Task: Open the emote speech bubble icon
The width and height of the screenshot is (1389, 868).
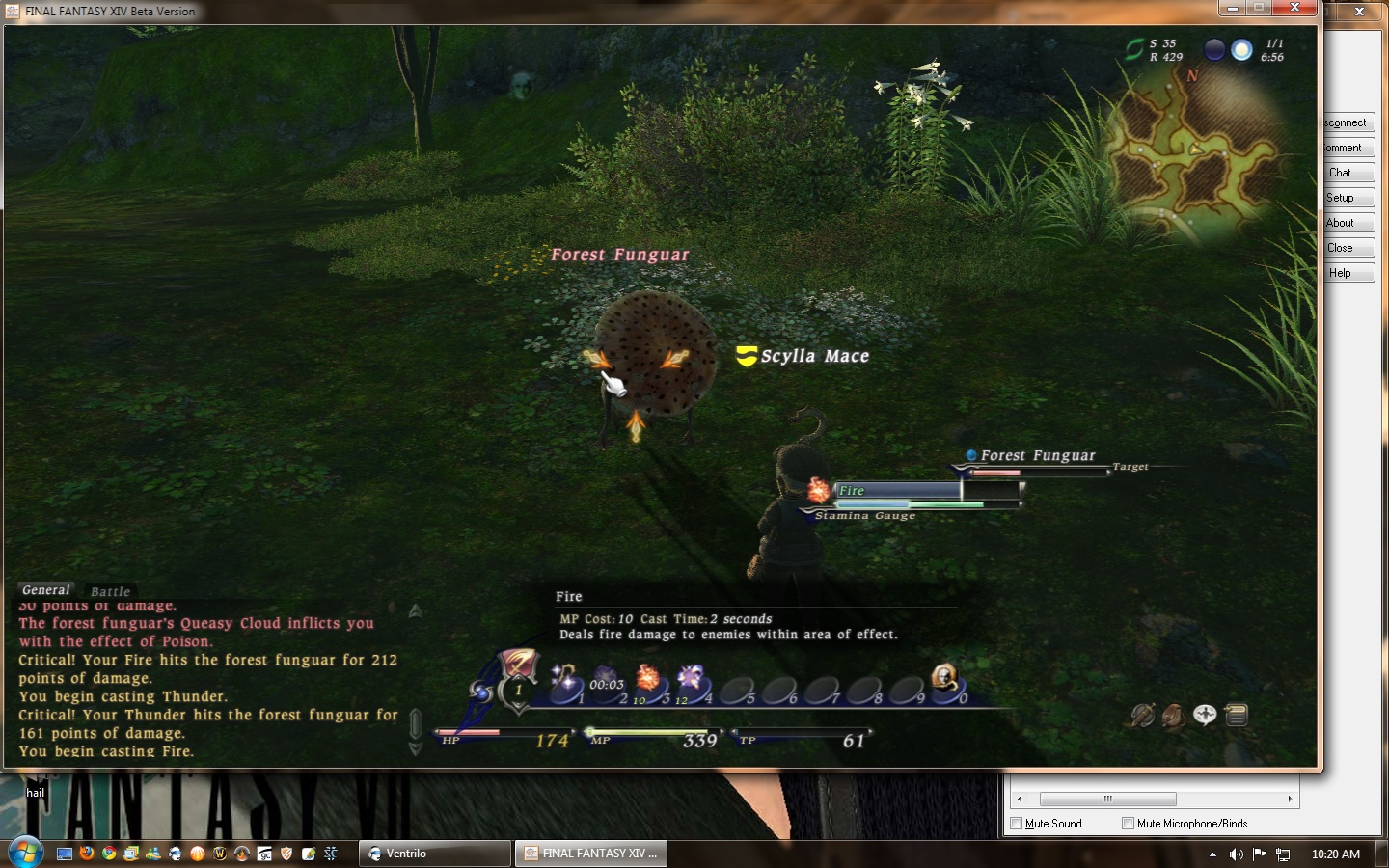Action: (x=1205, y=715)
